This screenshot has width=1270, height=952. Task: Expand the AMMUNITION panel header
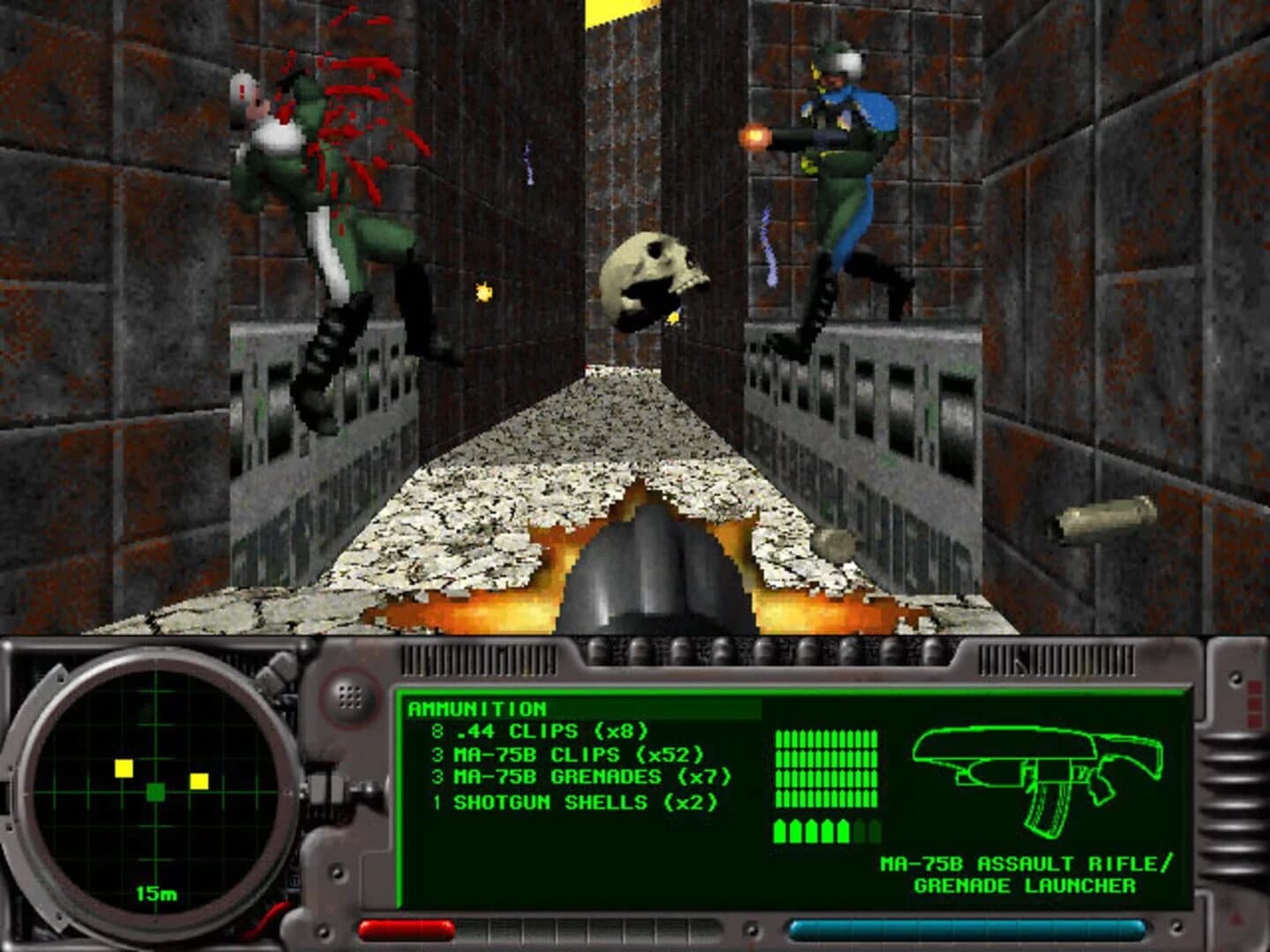[x=476, y=708]
